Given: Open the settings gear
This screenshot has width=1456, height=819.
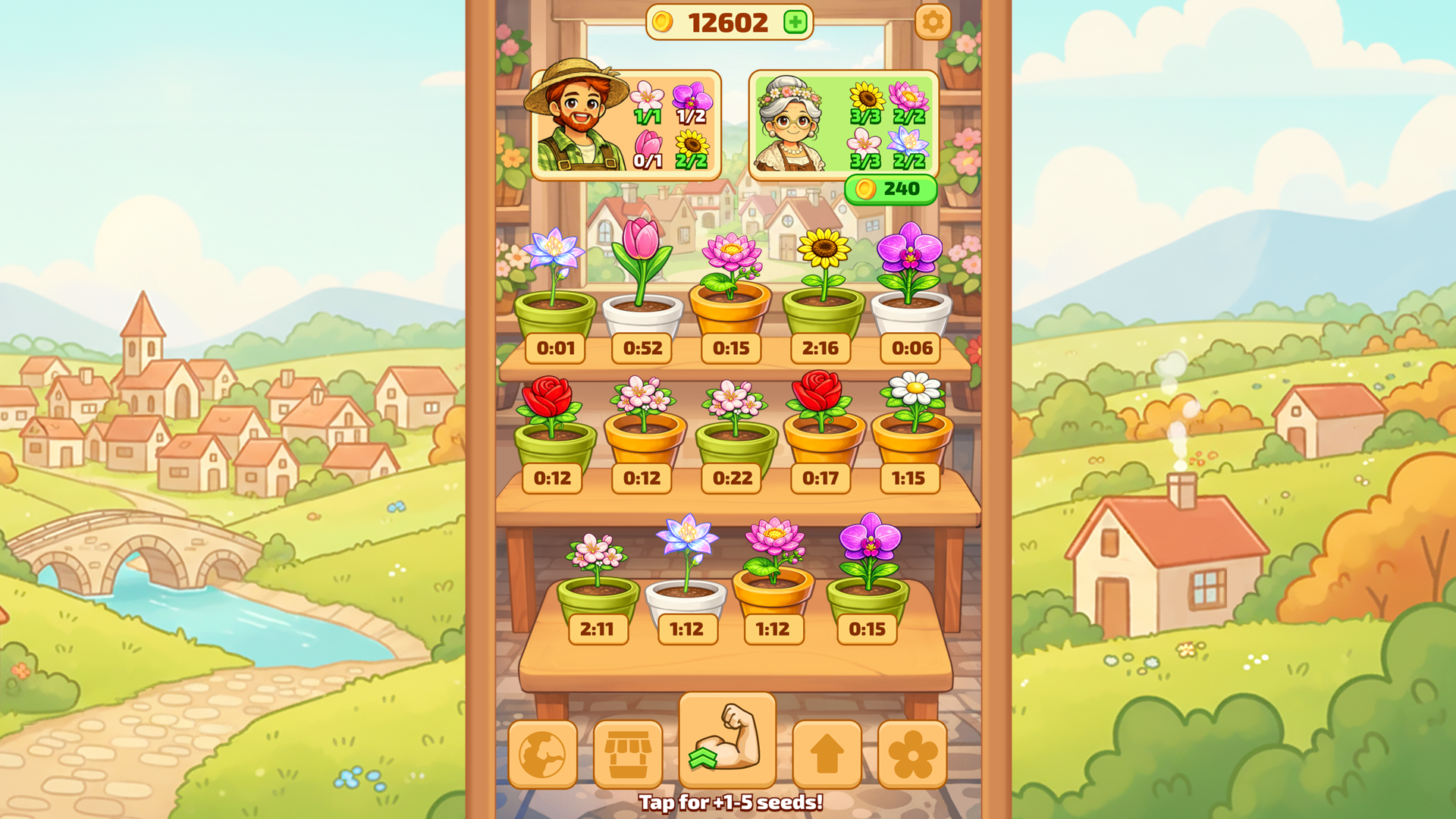Looking at the screenshot, I should (x=932, y=22).
